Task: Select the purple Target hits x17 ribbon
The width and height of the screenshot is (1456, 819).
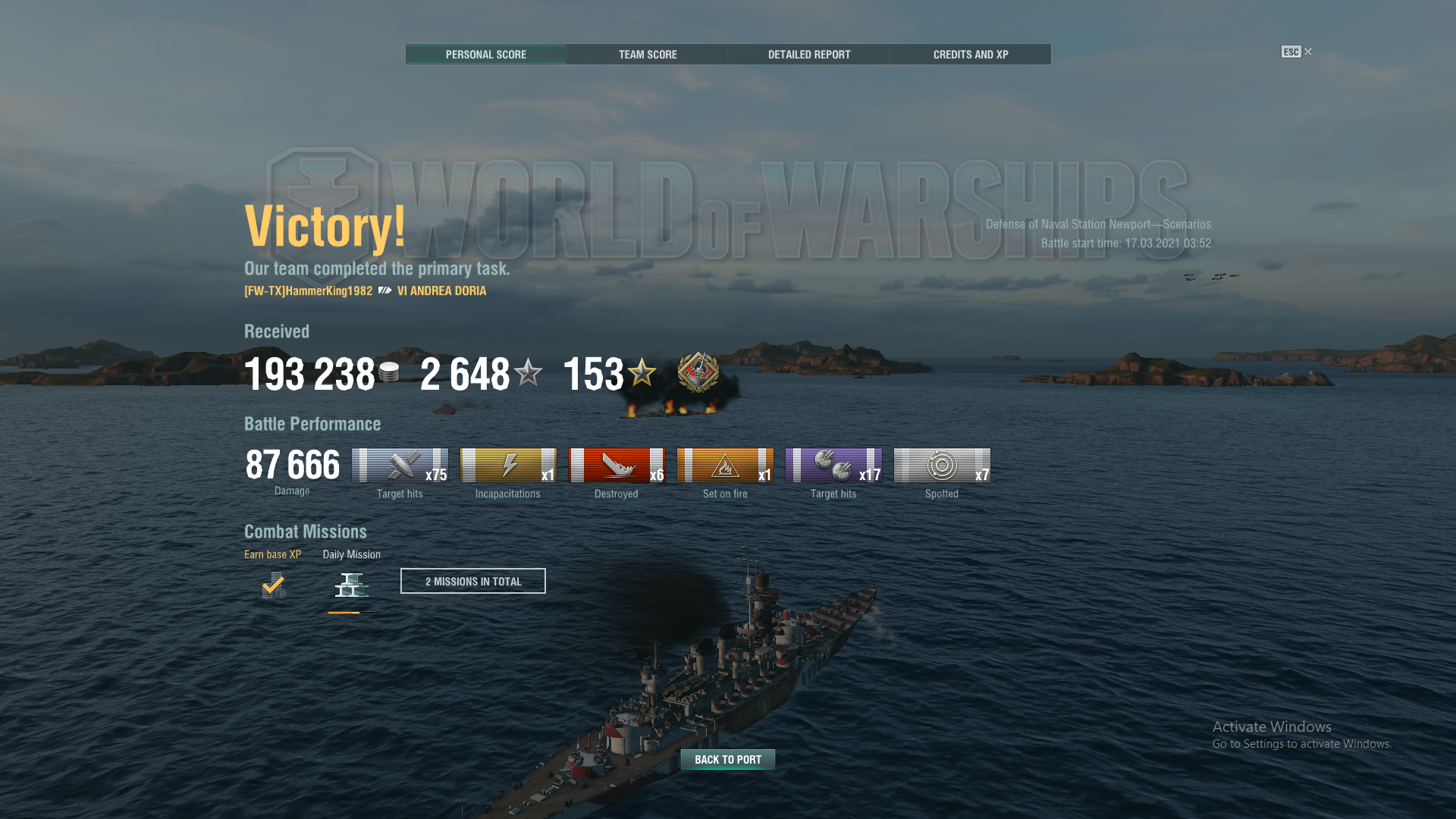Action: click(x=833, y=466)
